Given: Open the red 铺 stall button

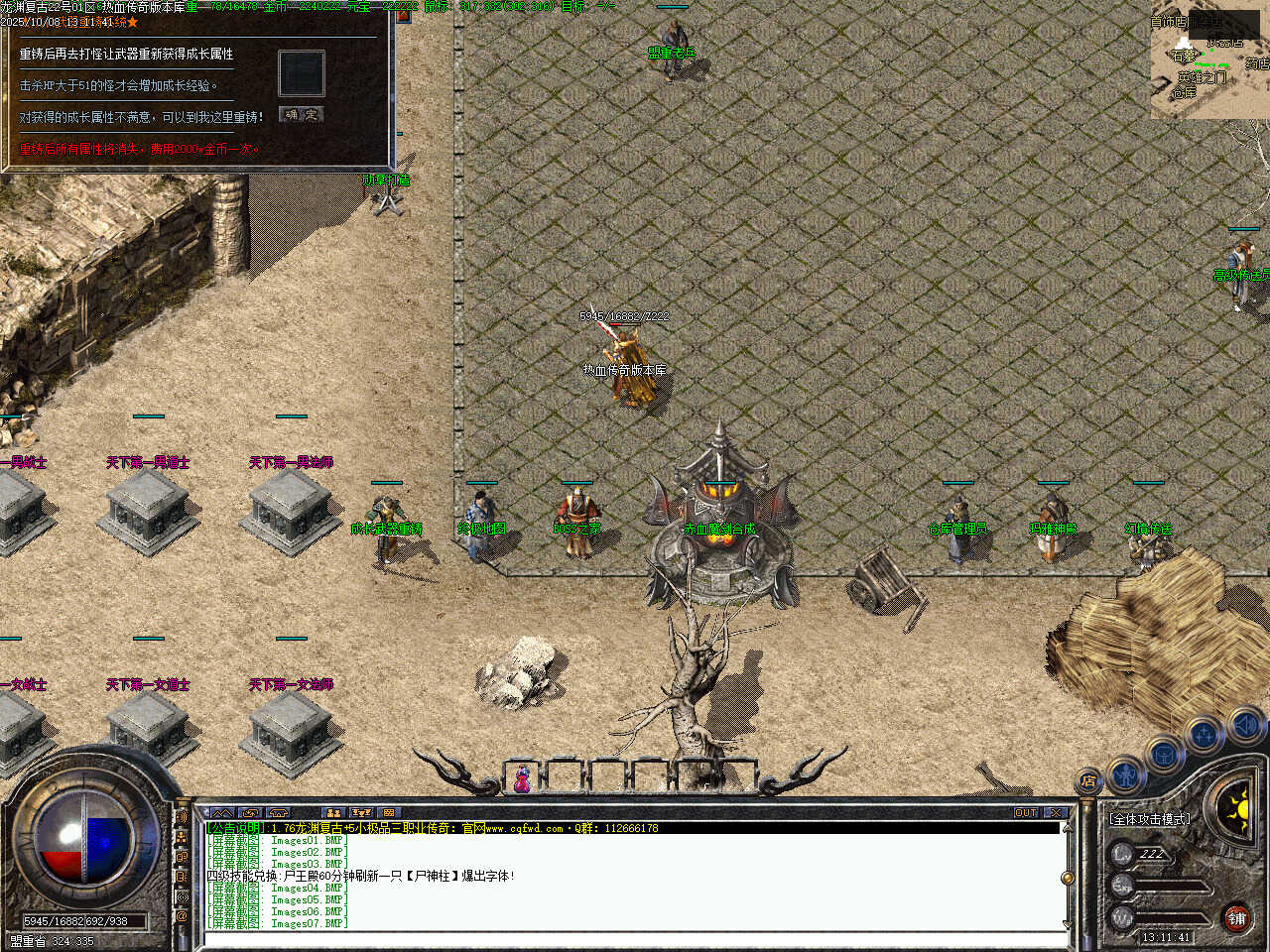Looking at the screenshot, I should click(1236, 918).
